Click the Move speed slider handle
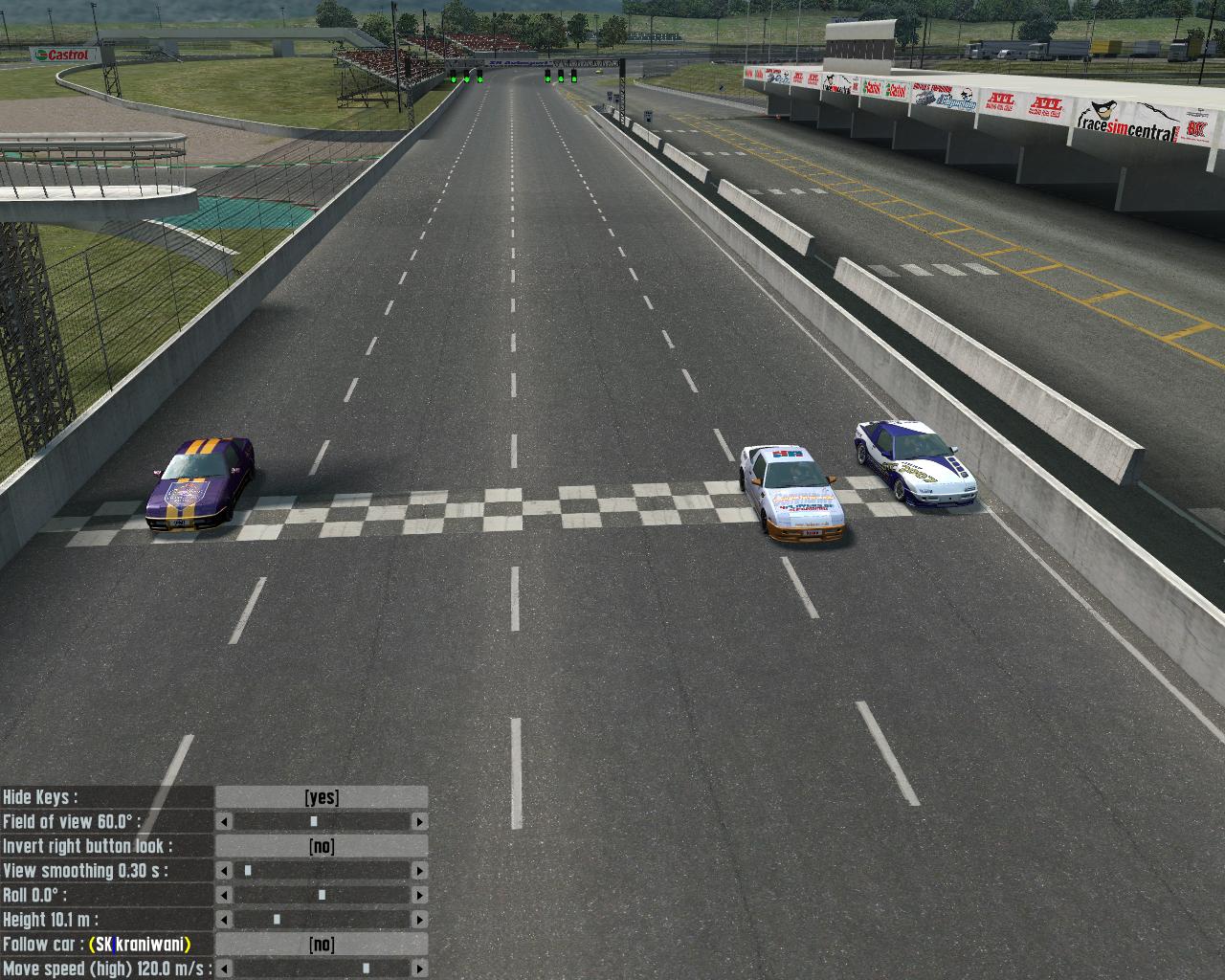Image resolution: width=1225 pixels, height=980 pixels. click(366, 969)
